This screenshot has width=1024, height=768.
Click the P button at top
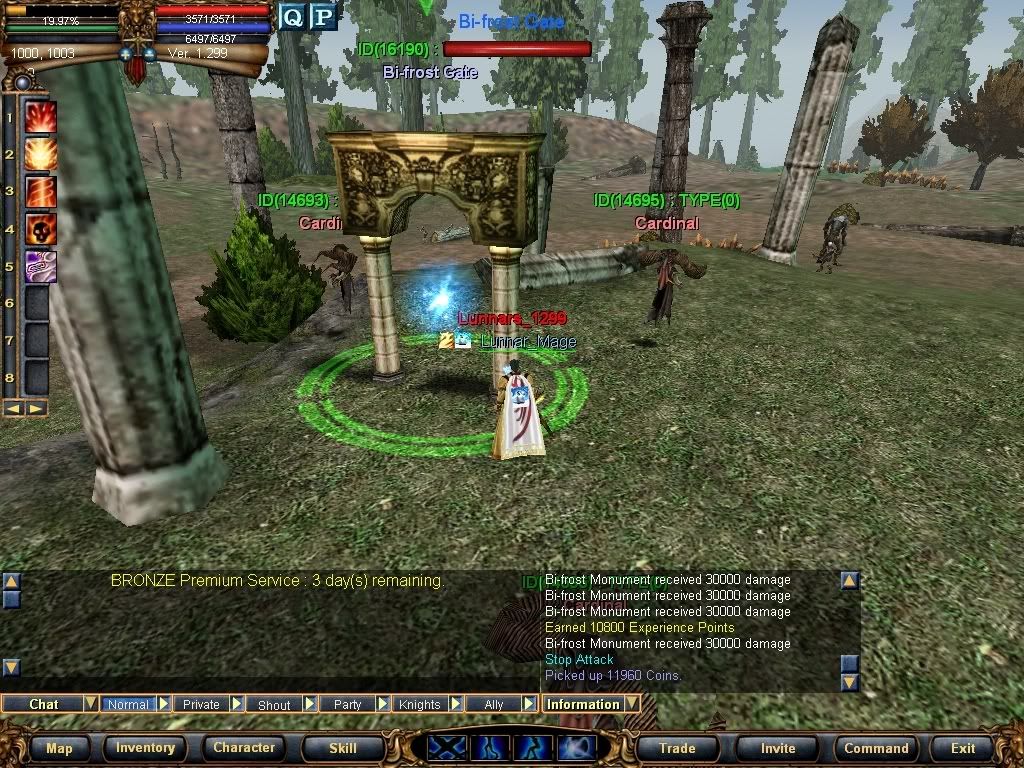322,16
